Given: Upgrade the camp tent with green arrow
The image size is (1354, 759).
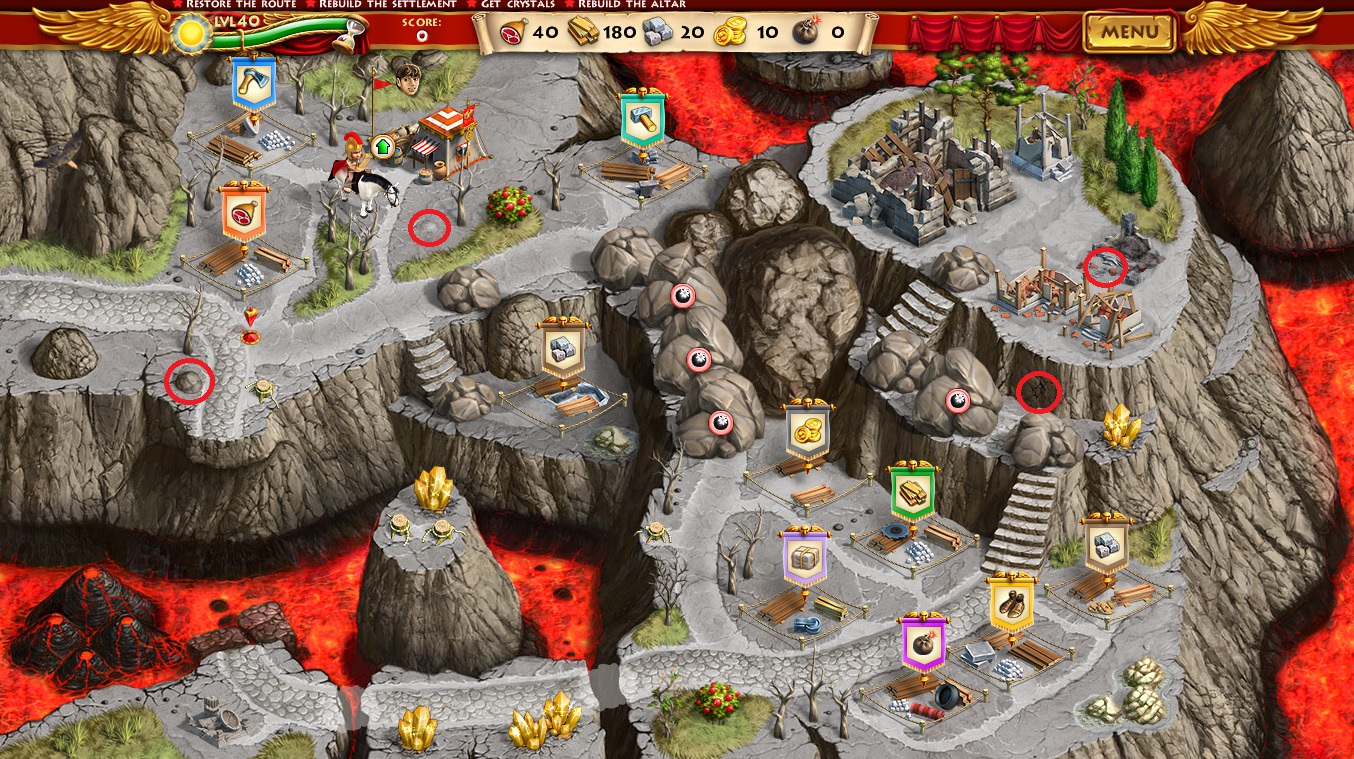Looking at the screenshot, I should pyautogui.click(x=382, y=147).
